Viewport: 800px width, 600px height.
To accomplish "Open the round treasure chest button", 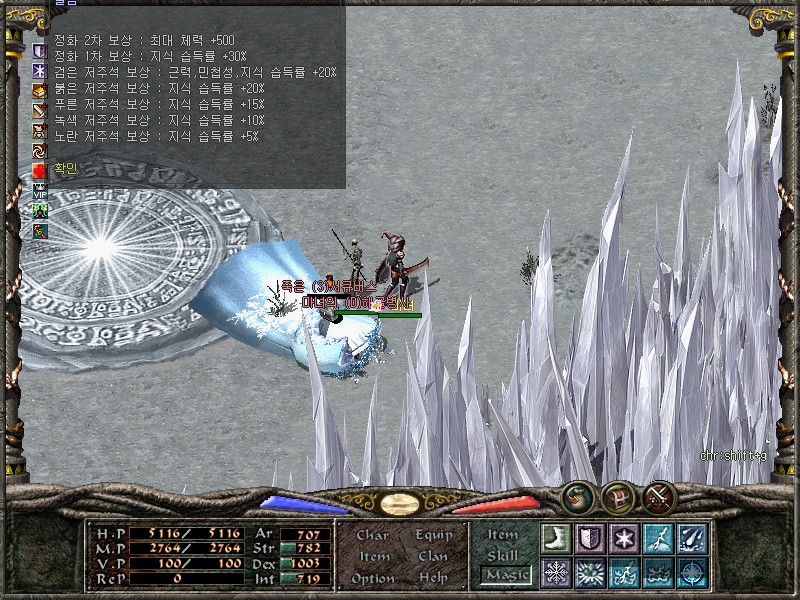I will (x=618, y=496).
